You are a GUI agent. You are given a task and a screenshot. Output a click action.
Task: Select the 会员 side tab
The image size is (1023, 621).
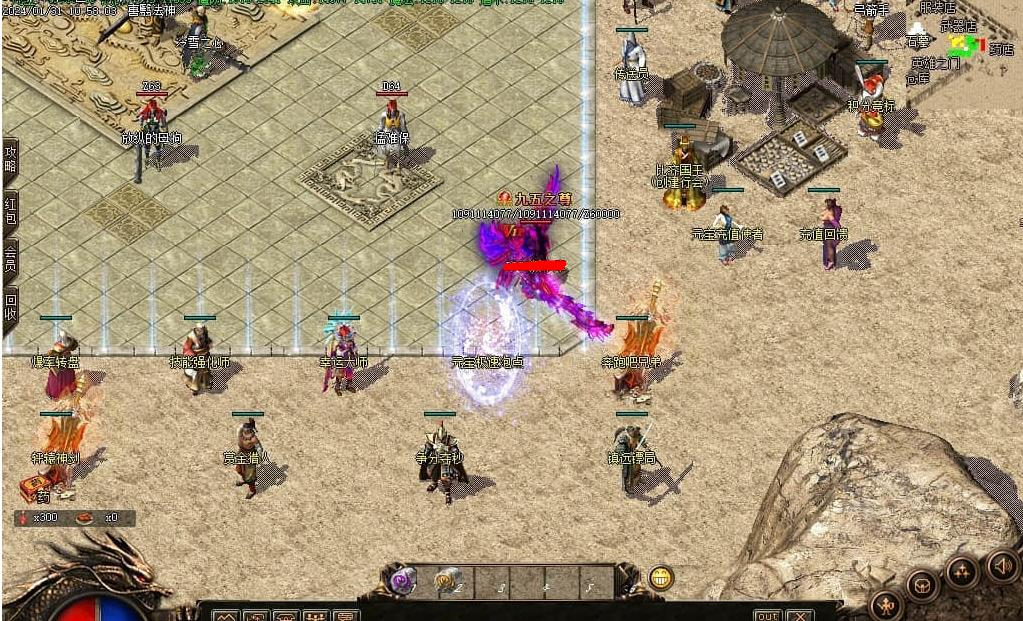coord(11,259)
